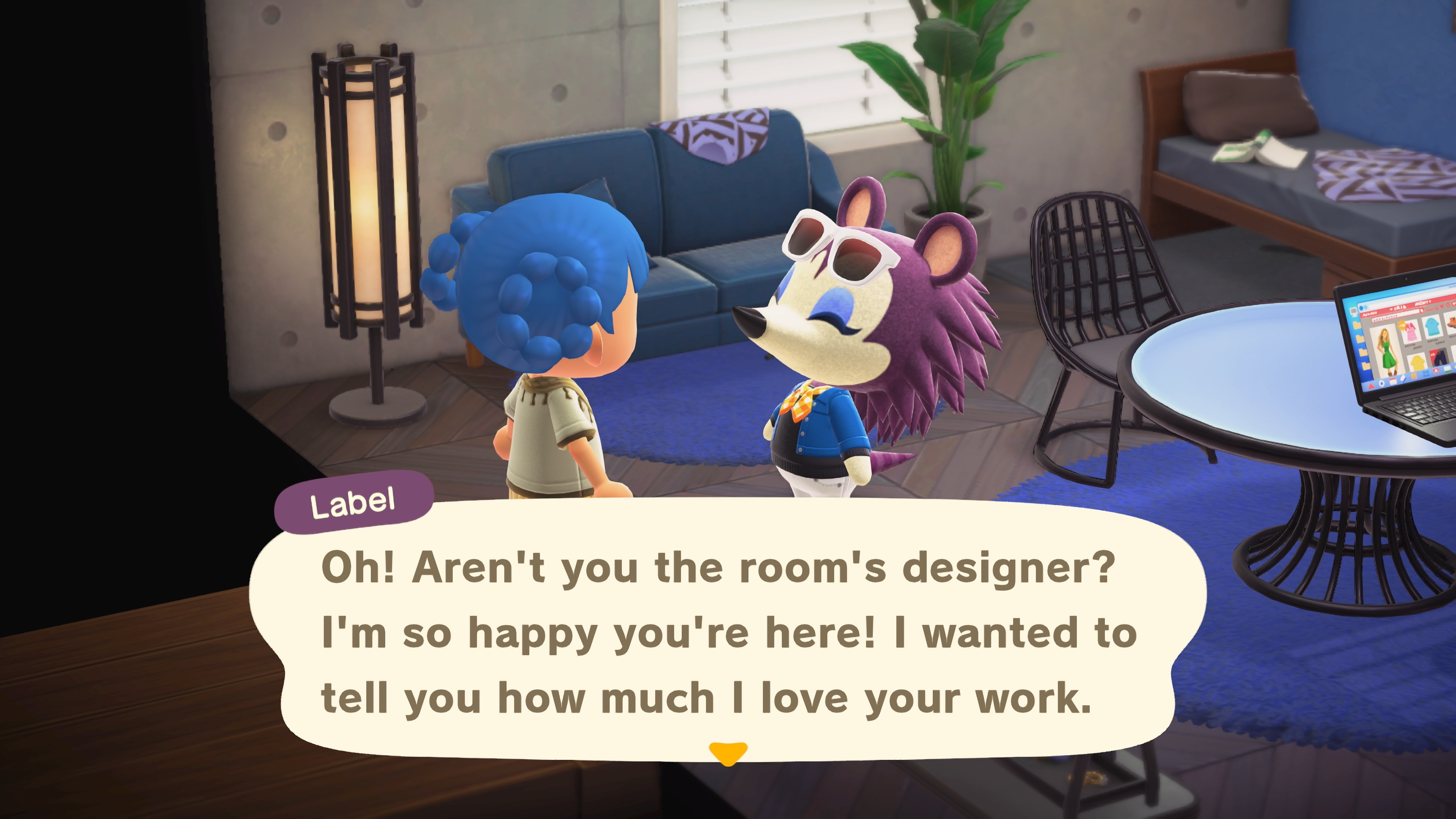
Task: Click the yellow shirt item on the laptop screen
Action: pos(1417,362)
